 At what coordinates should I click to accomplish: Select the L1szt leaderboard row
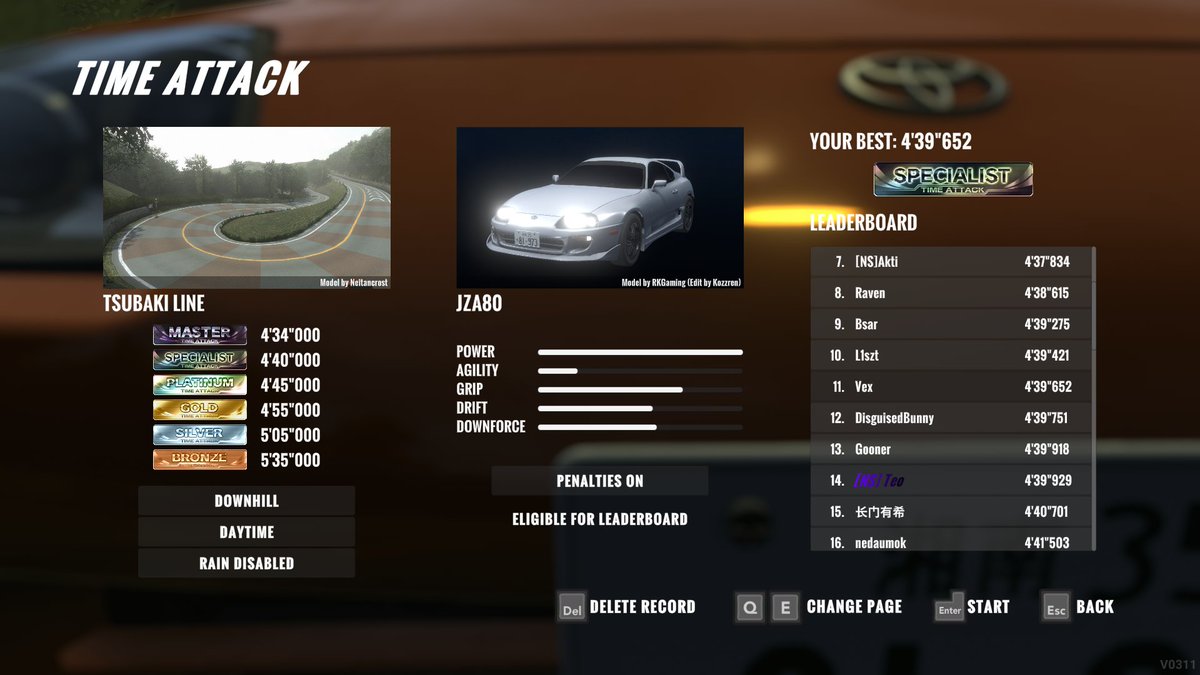coord(950,355)
